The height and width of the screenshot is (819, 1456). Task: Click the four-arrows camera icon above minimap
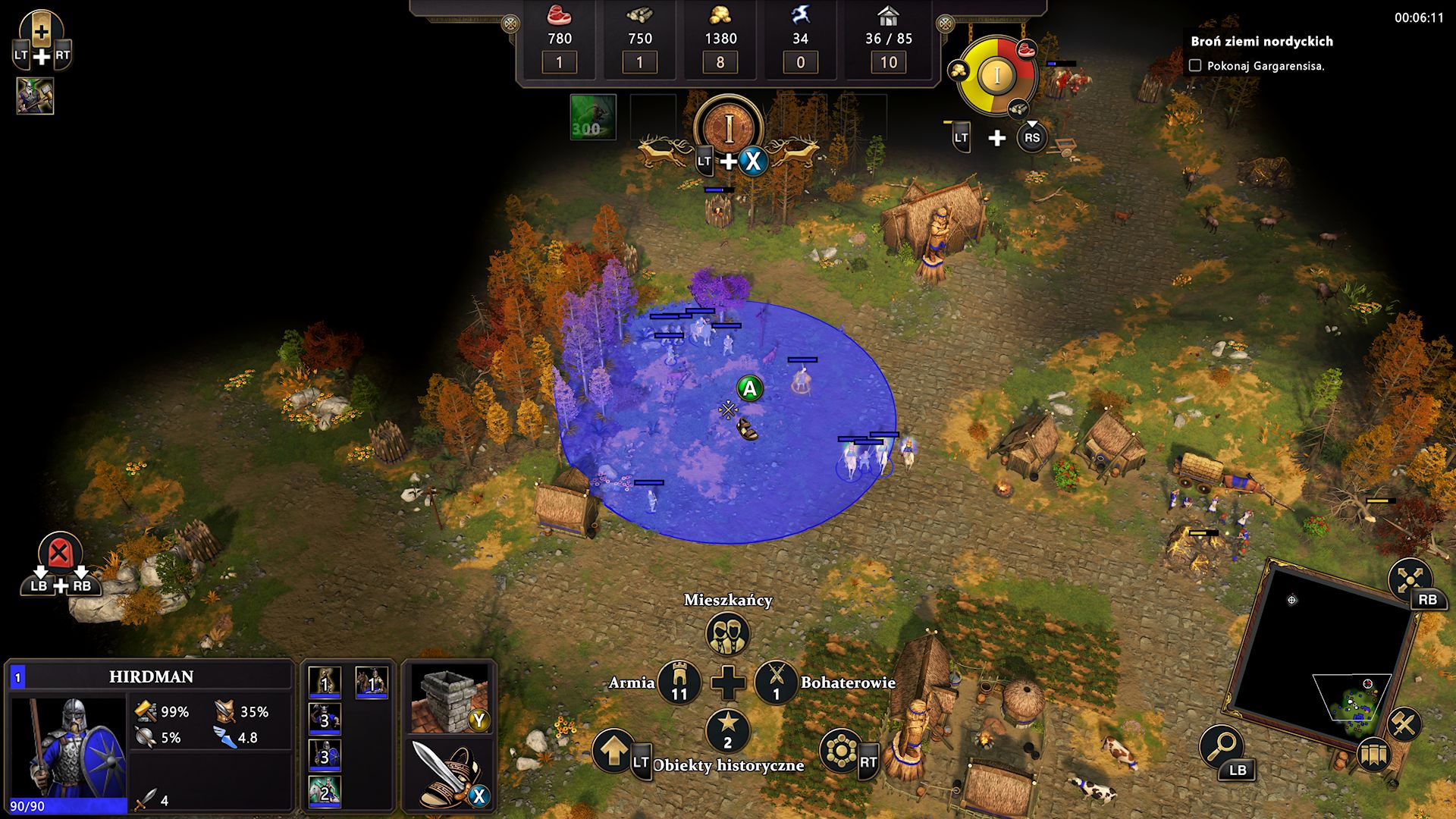1410,579
